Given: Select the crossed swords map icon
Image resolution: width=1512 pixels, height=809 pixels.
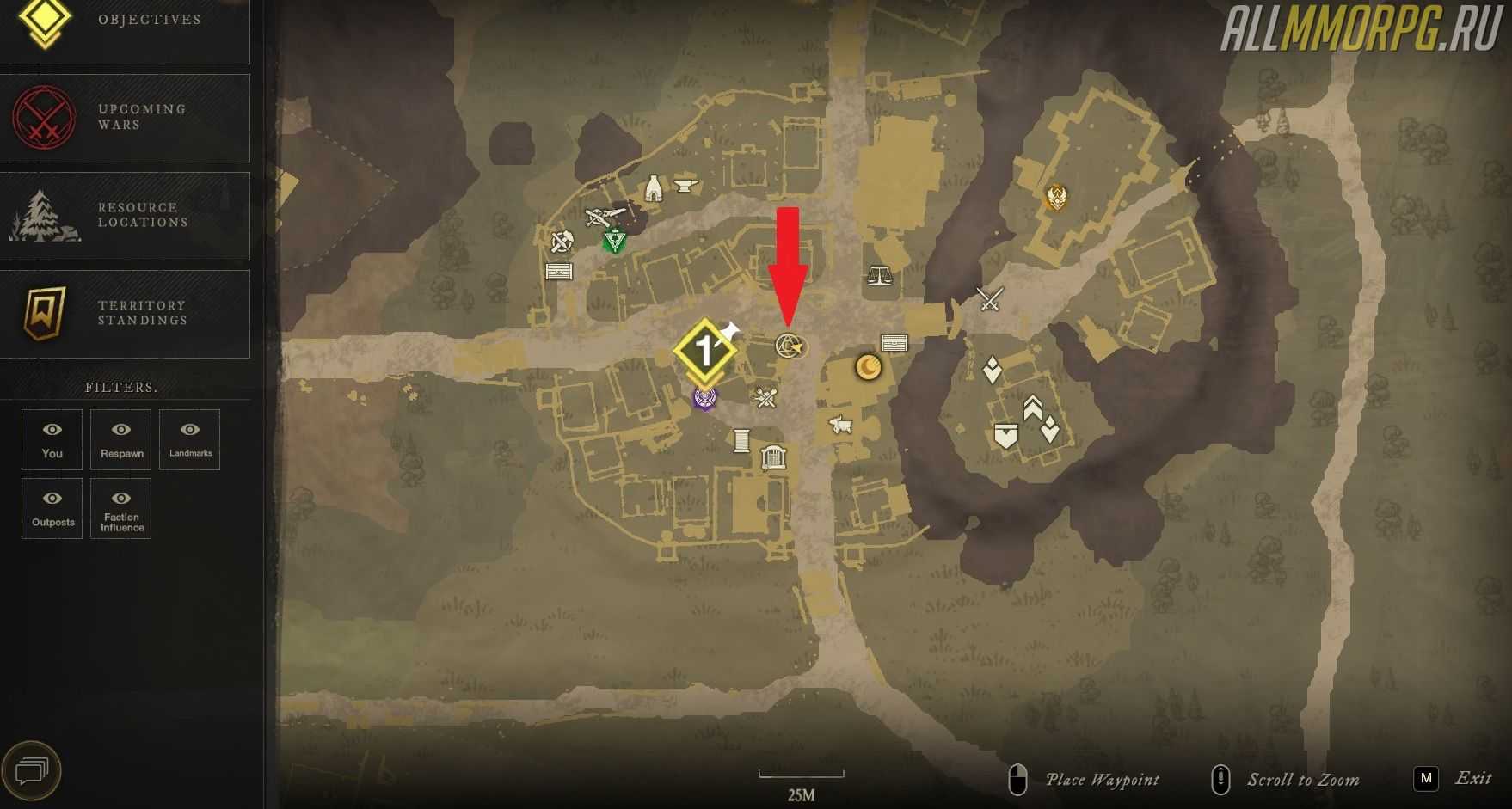Looking at the screenshot, I should click(x=991, y=299).
